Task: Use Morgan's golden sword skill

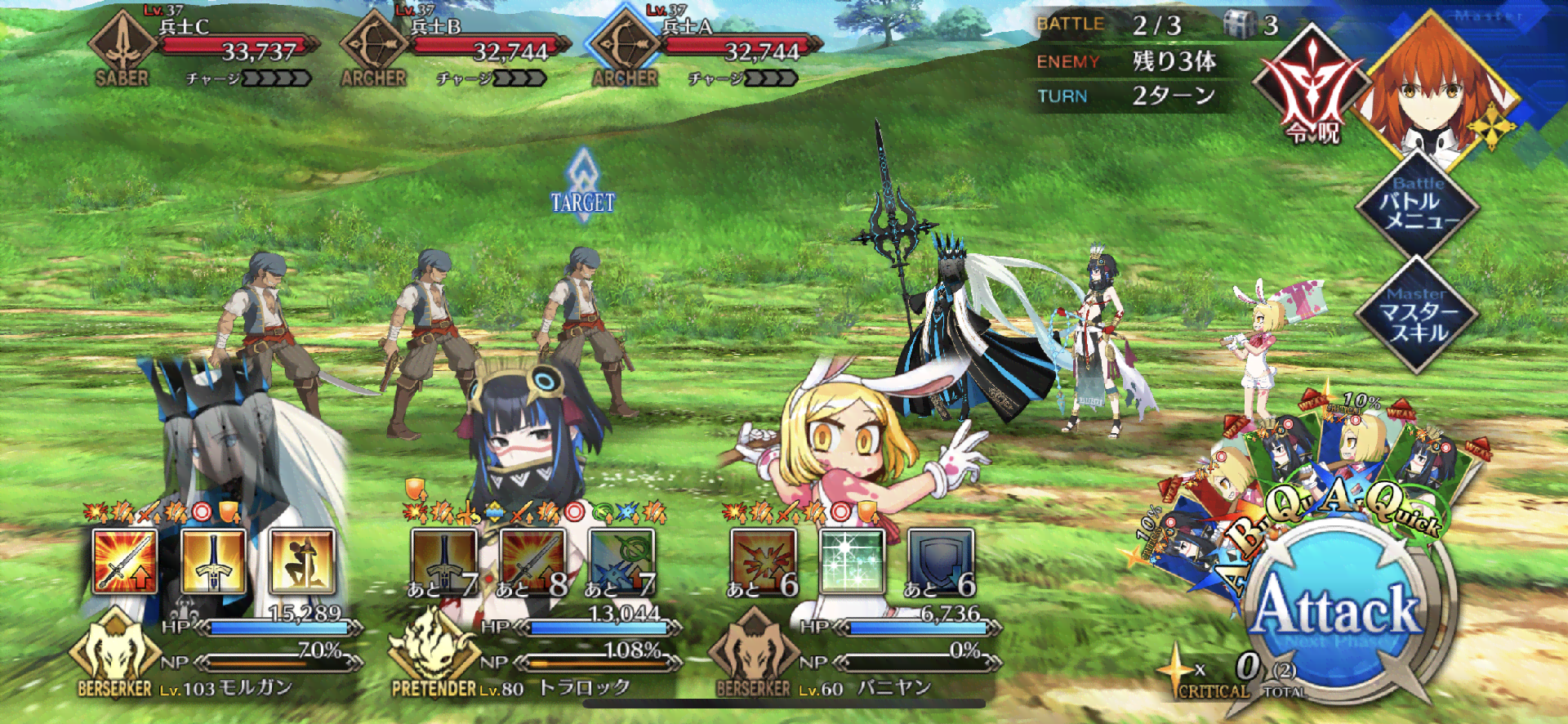Action: pos(213,561)
